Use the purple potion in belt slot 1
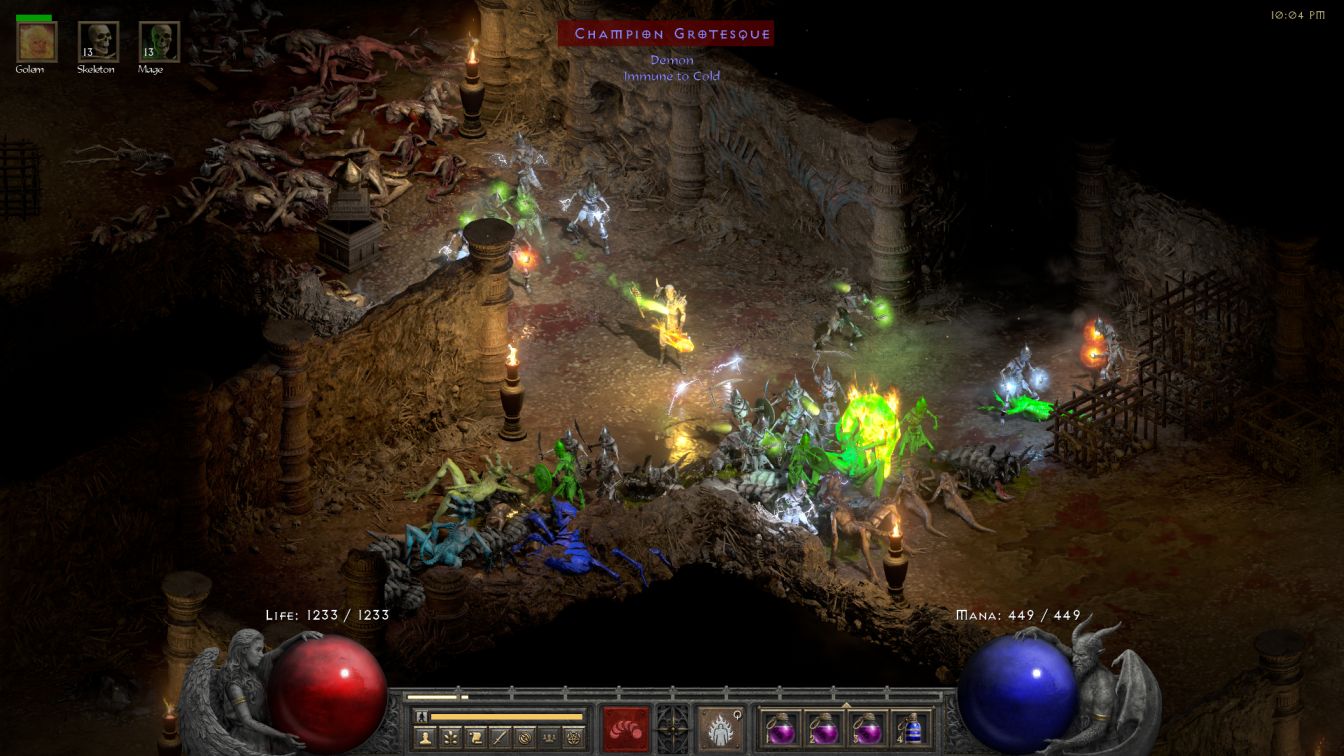The width and height of the screenshot is (1344, 756). [780, 727]
